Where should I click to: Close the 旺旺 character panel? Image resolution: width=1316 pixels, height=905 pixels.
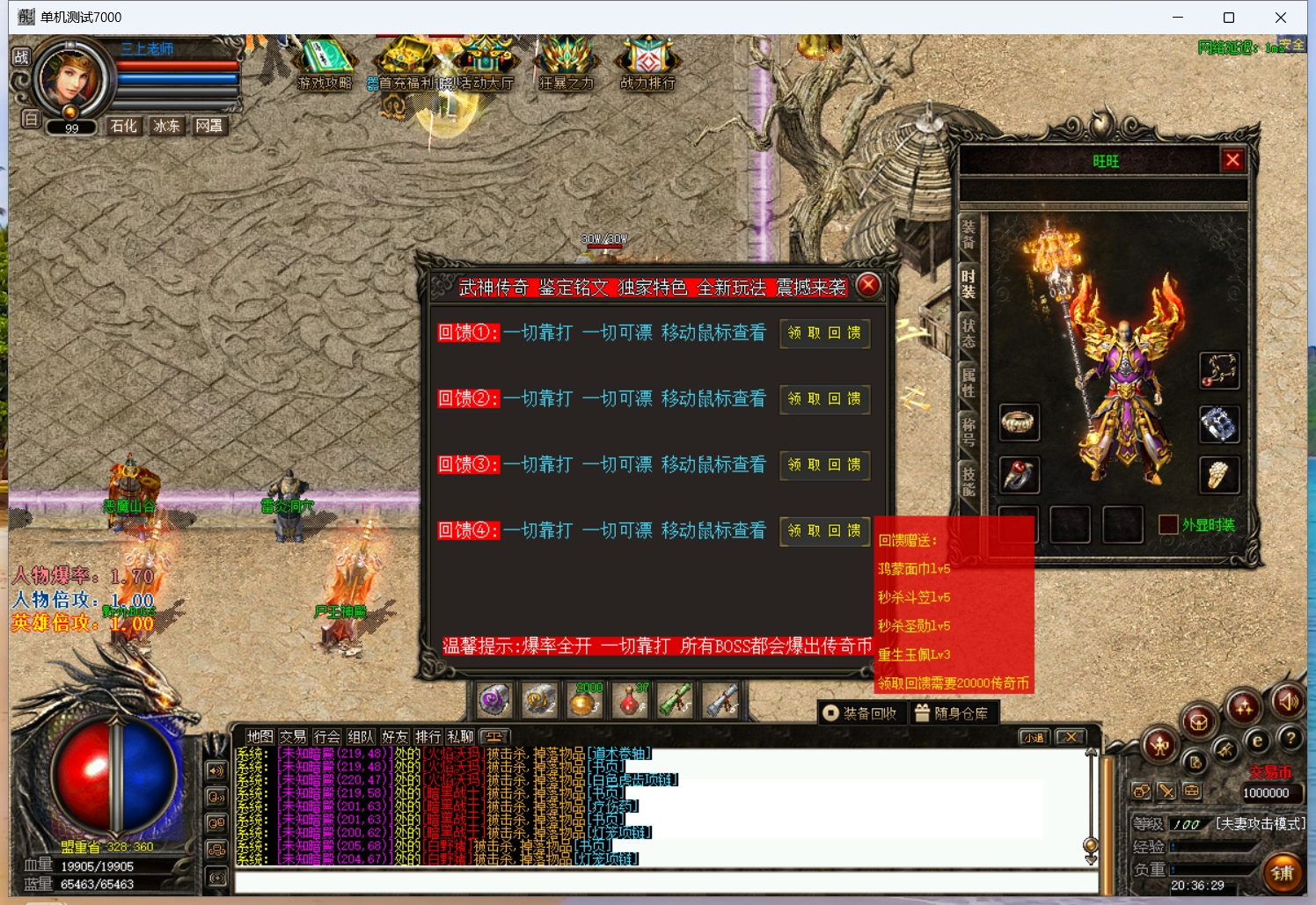(1232, 160)
